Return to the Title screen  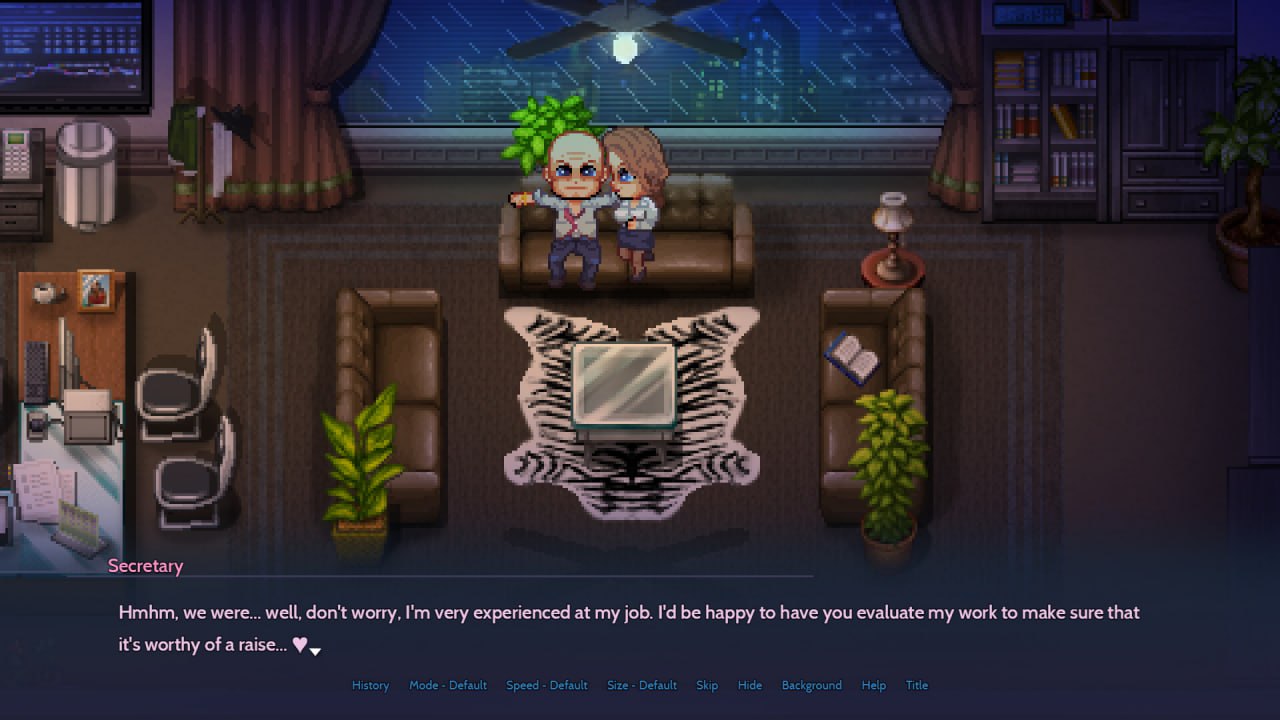(917, 685)
